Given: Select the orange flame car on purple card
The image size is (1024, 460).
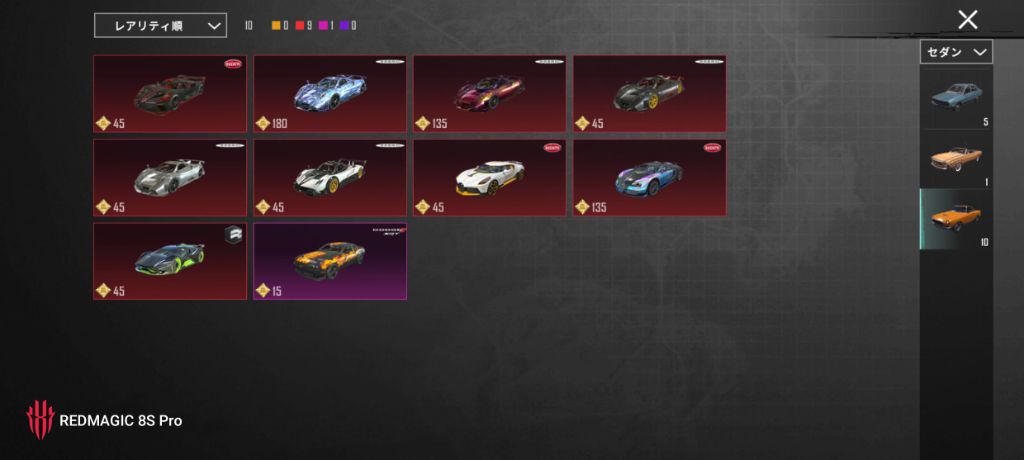Looking at the screenshot, I should (330, 261).
